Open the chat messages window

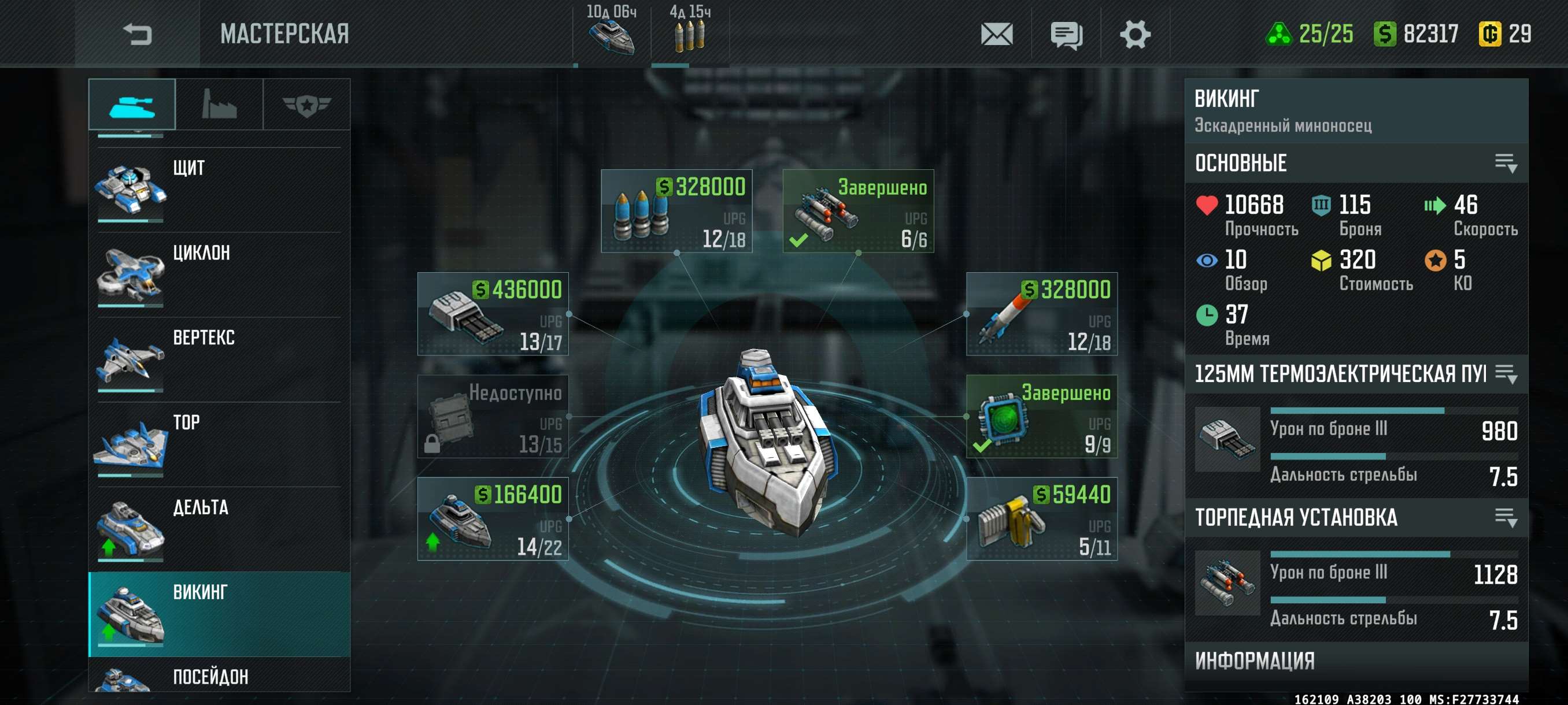click(1066, 34)
